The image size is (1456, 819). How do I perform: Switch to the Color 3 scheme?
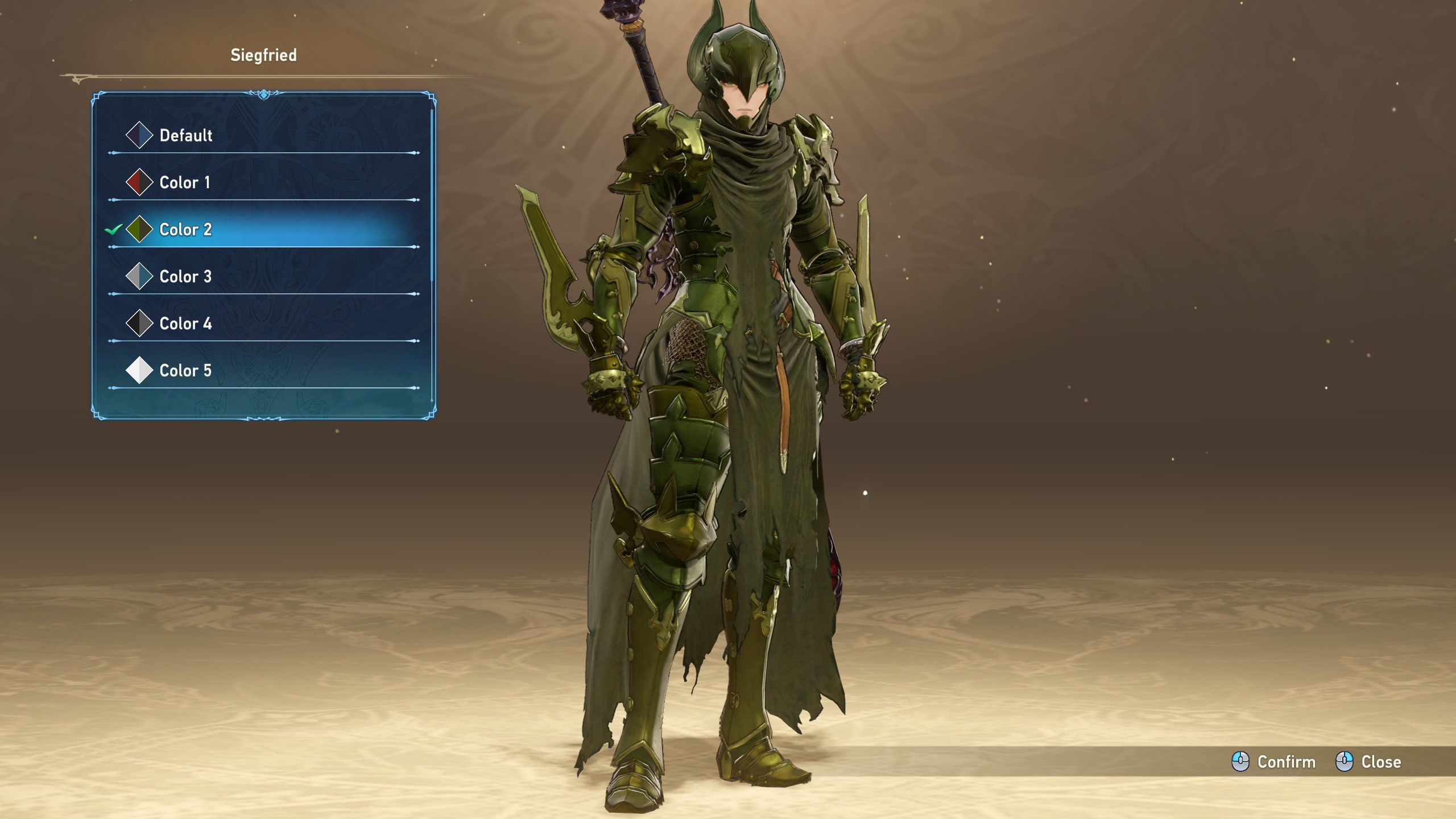click(x=185, y=277)
